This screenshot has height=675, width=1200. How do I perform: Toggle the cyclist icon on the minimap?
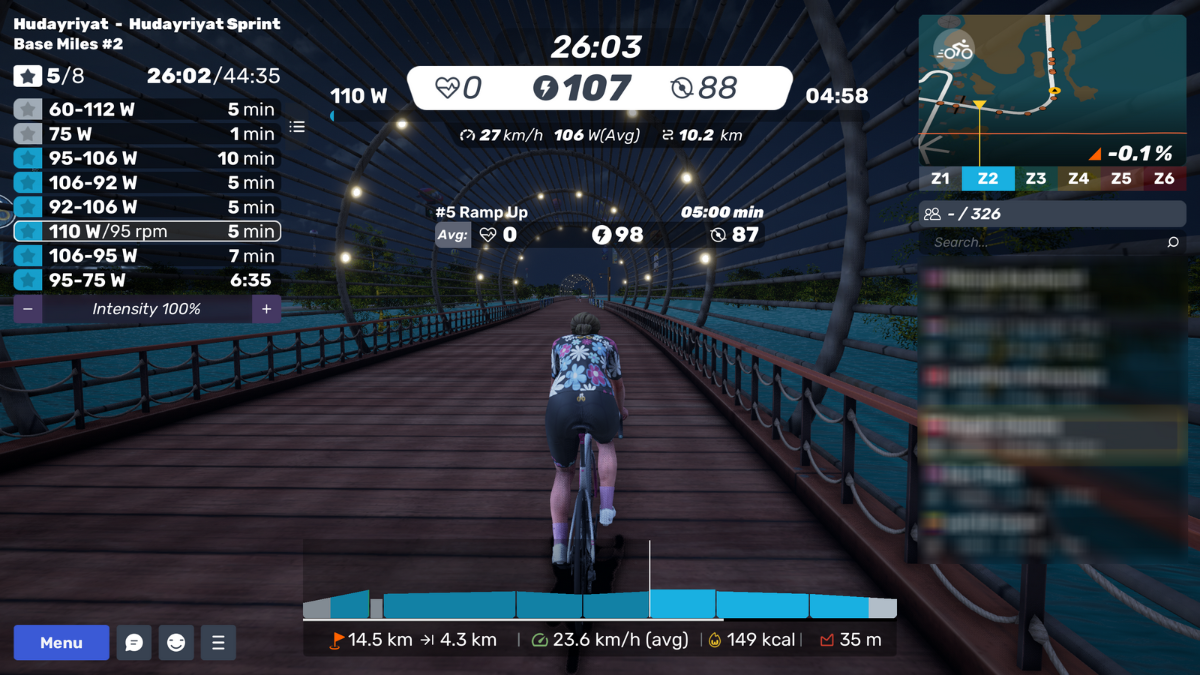coord(955,49)
